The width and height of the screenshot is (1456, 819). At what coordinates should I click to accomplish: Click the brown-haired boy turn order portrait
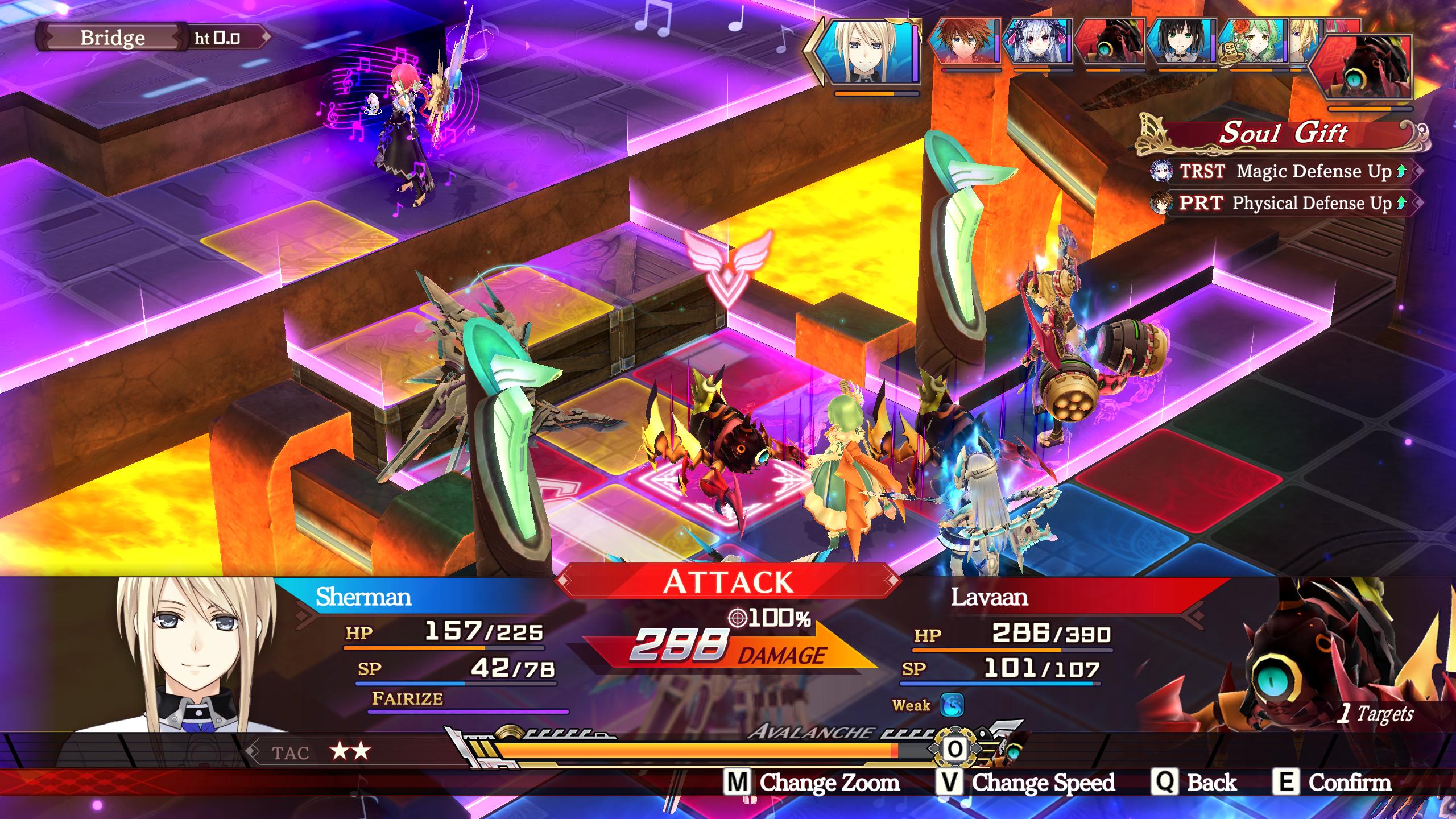tap(965, 41)
